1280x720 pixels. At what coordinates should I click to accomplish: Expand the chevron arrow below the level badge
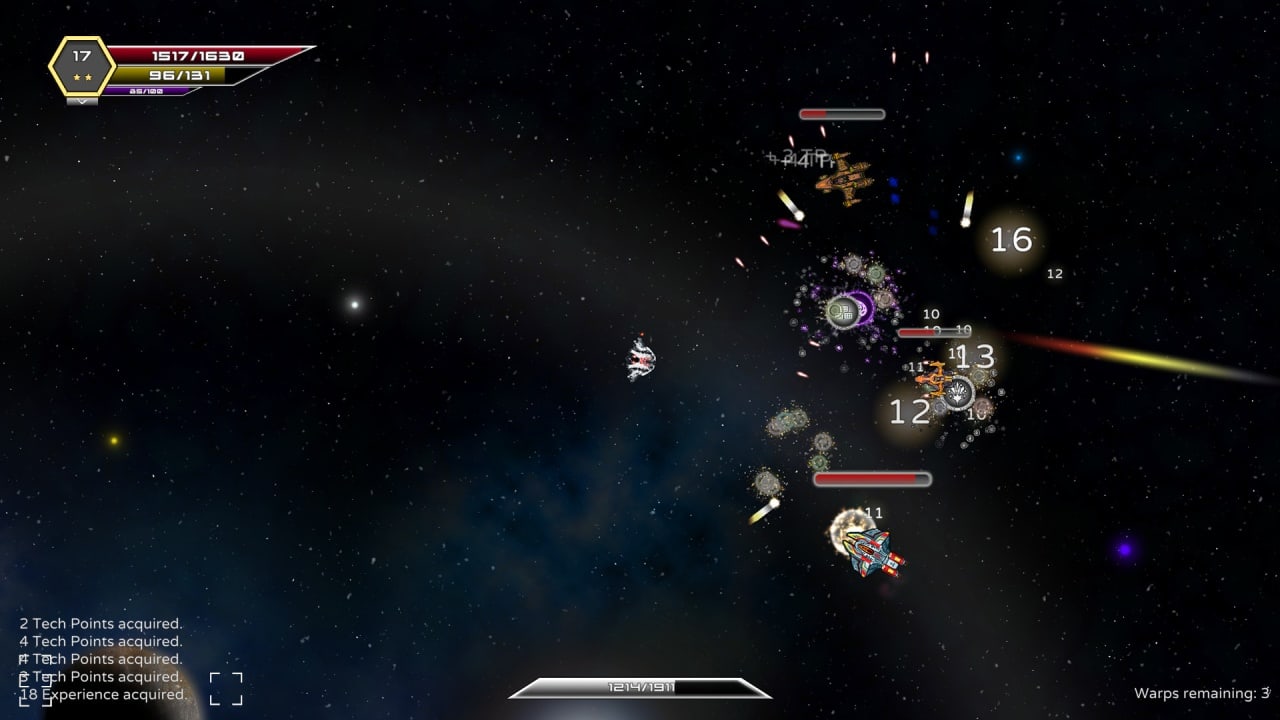click(x=82, y=101)
